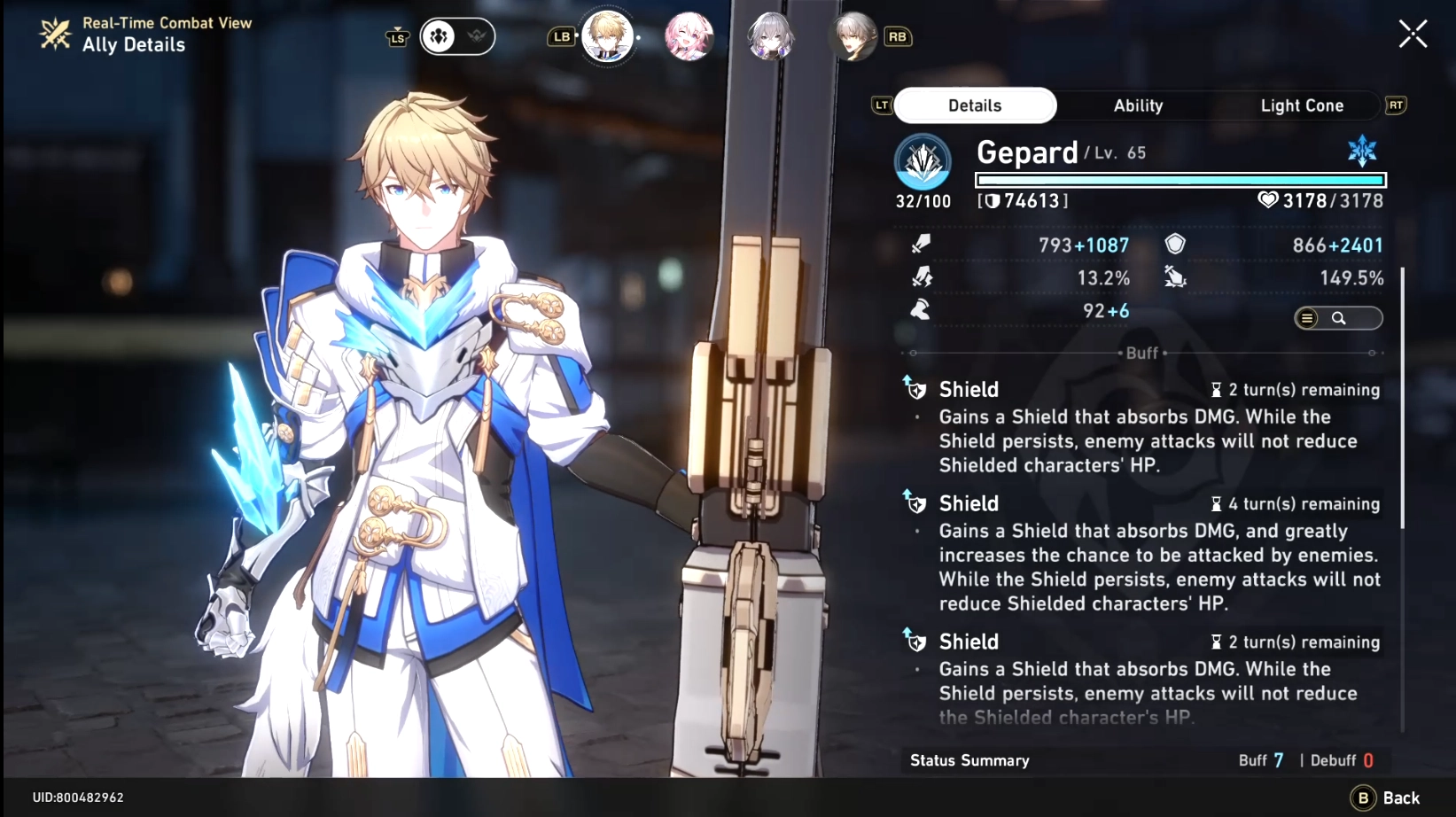The height and width of the screenshot is (817, 1456).
Task: Click the Break Effect anchor icon
Action: pyautogui.click(x=1175, y=277)
